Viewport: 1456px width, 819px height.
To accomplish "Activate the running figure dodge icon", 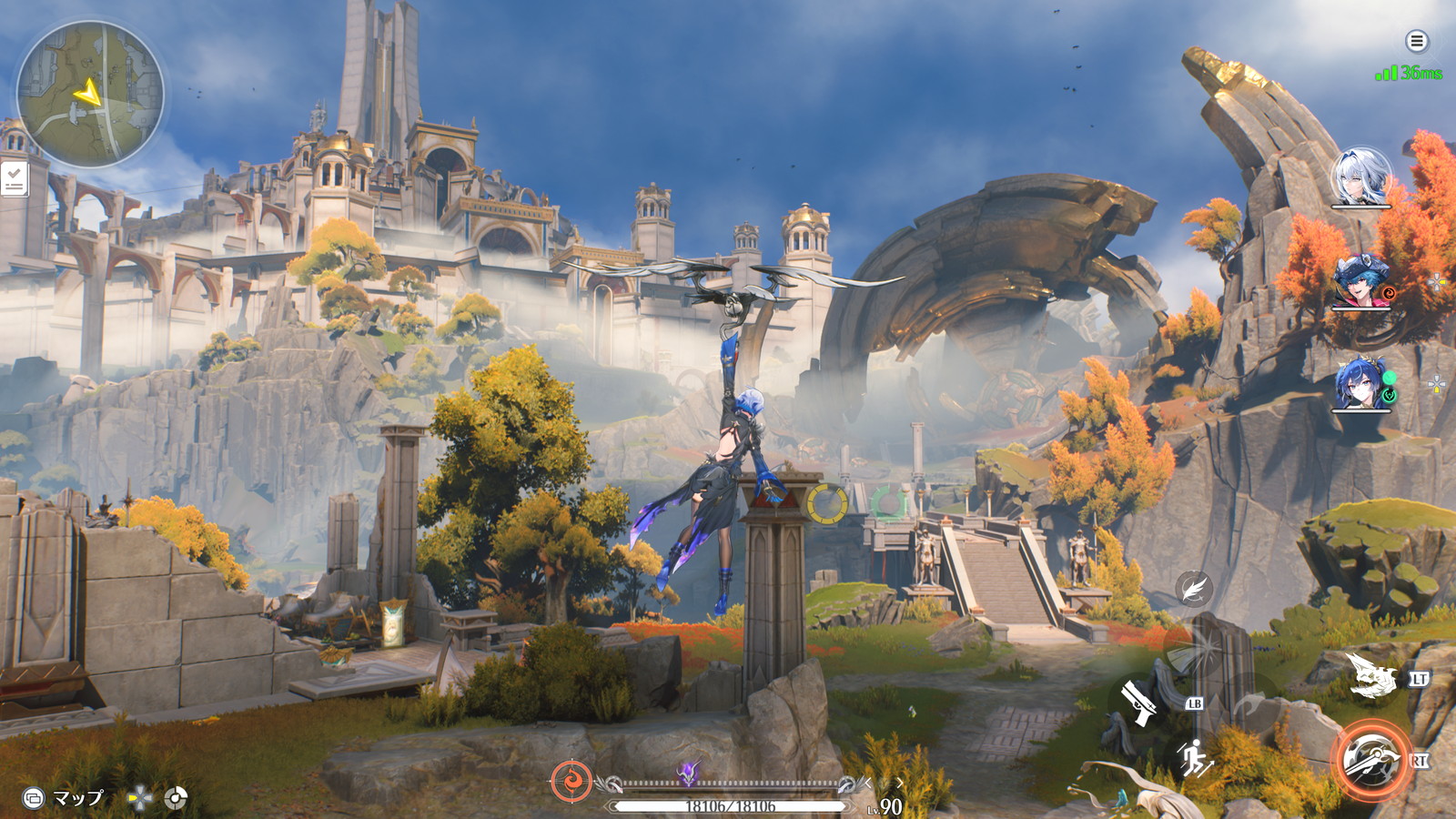I will click(x=1194, y=758).
